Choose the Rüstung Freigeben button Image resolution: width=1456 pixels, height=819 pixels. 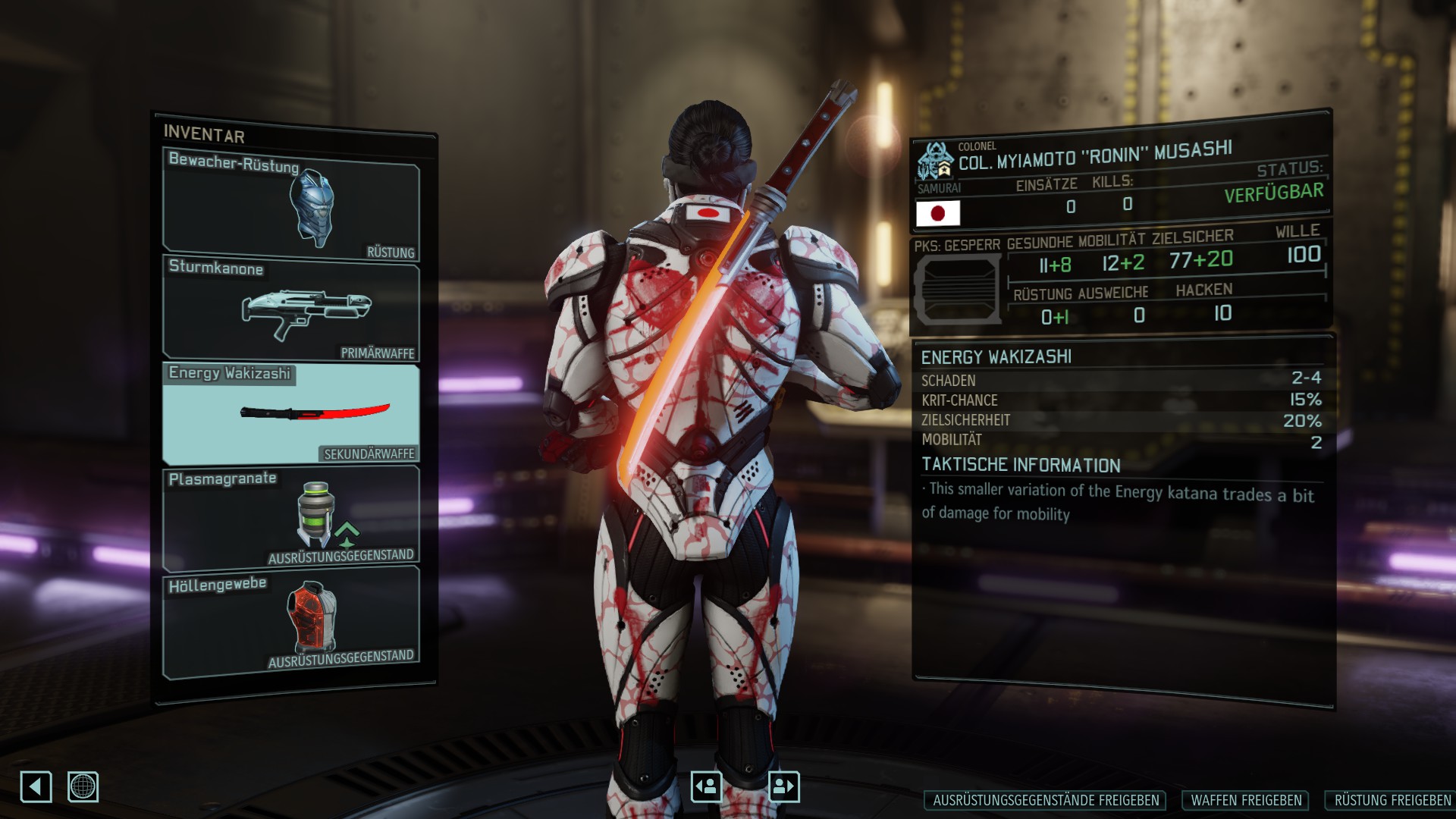pos(1391,800)
